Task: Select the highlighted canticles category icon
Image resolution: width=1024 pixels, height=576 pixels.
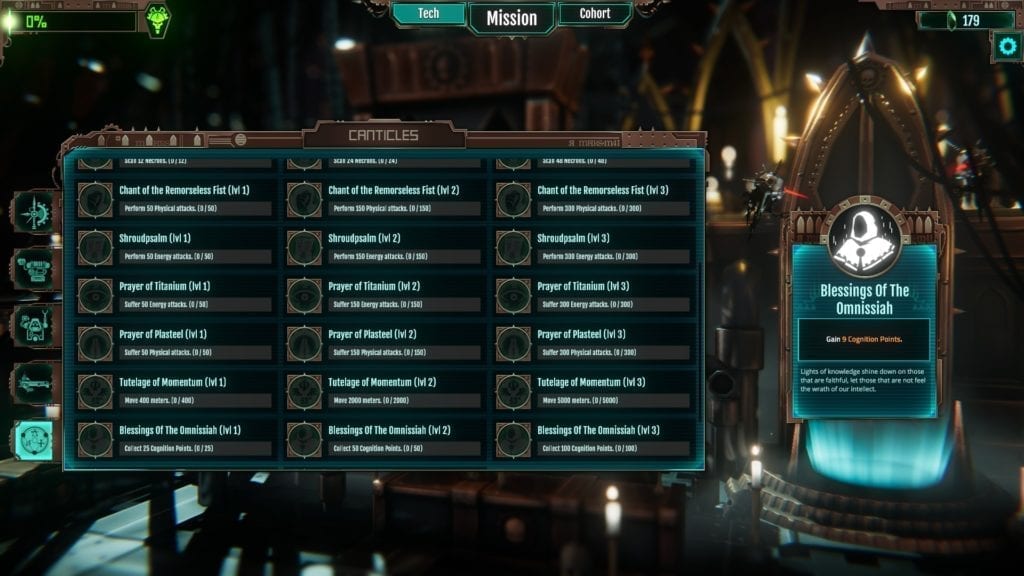Action: [x=33, y=440]
